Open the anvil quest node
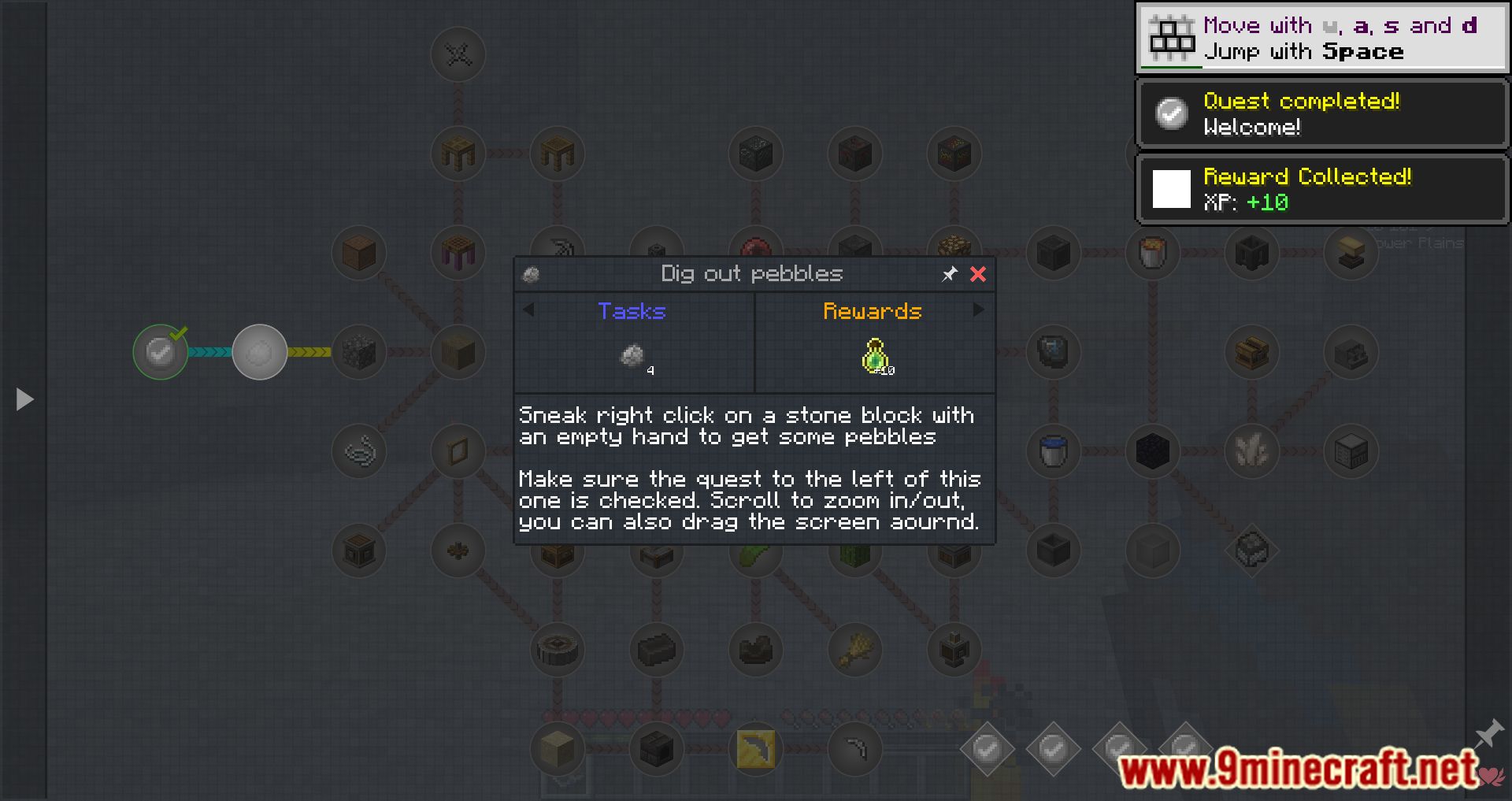Viewport: 1512px width, 801px height. 1351,252
